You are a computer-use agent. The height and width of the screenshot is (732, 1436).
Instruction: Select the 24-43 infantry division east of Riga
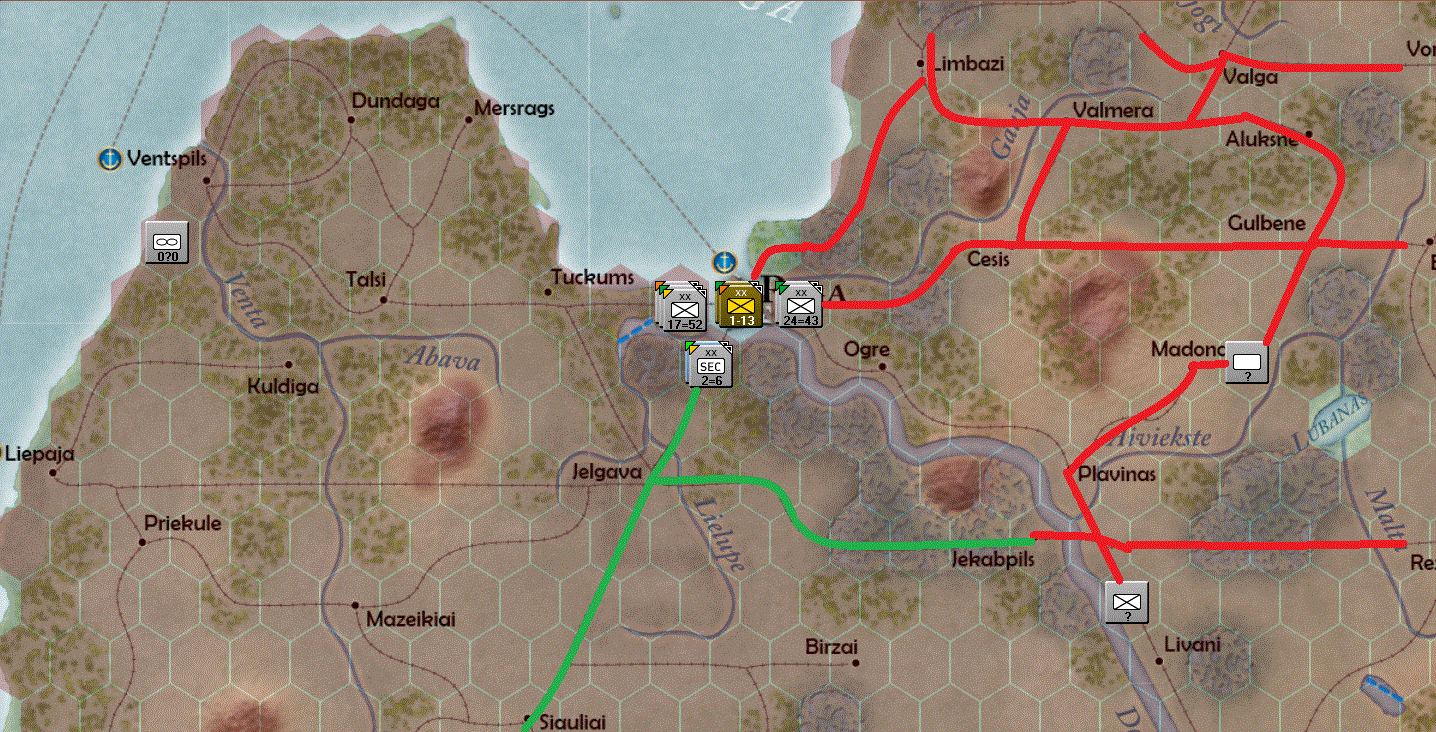(x=801, y=309)
